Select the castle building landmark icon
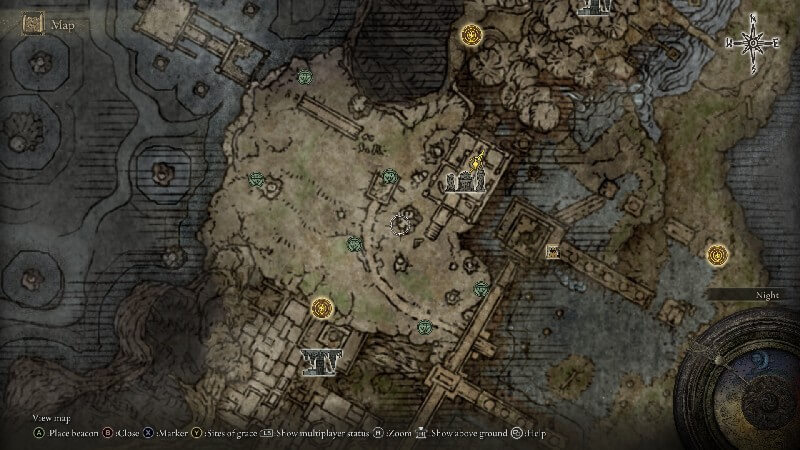Image resolution: width=800 pixels, height=450 pixels. point(466,181)
